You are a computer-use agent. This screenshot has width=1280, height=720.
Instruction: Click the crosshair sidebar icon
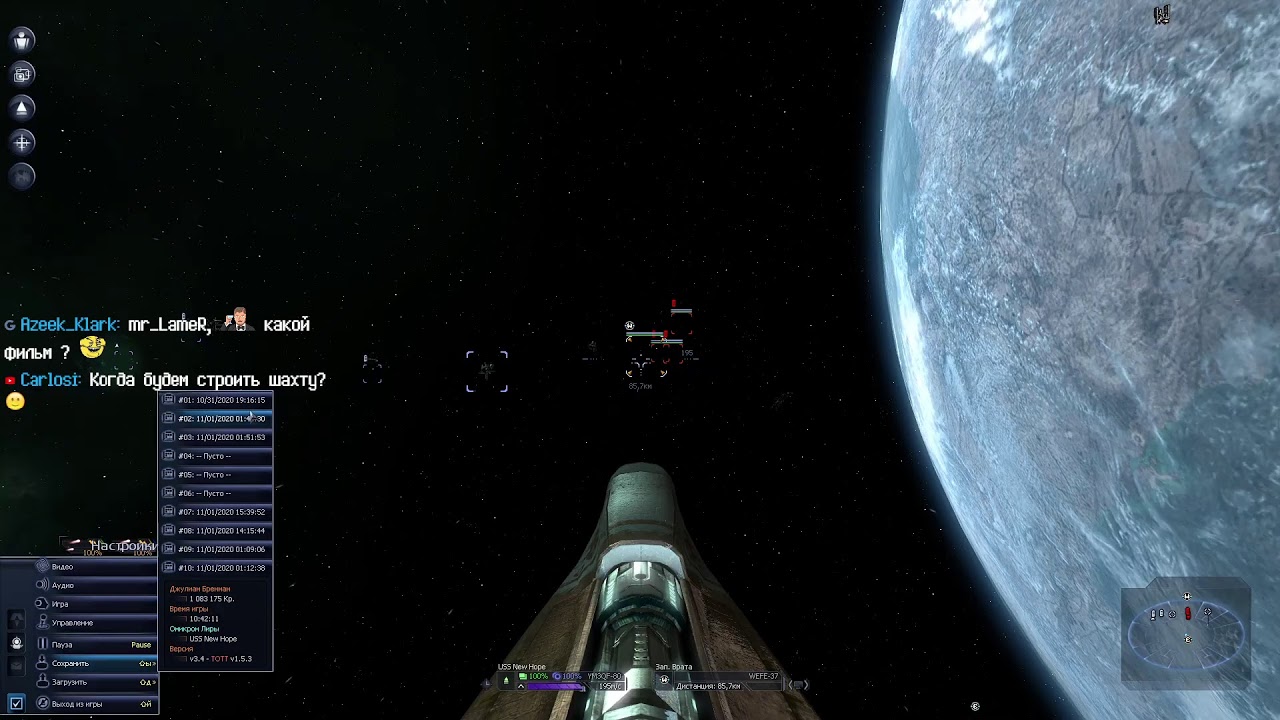tap(22, 143)
